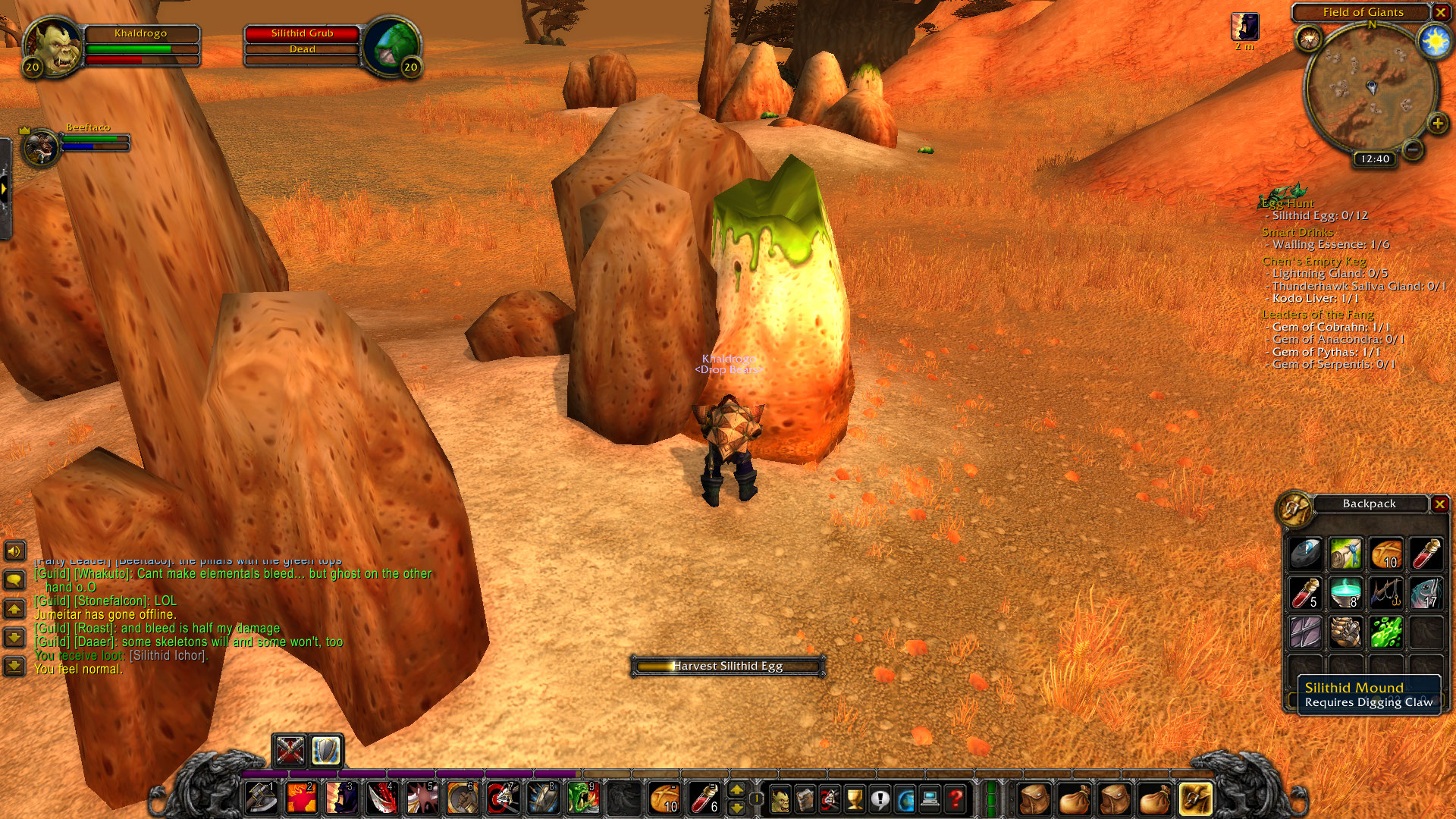Open the Character Info orc portrait icon
Image resolution: width=1456 pixels, height=819 pixels.
pyautogui.click(x=780, y=799)
